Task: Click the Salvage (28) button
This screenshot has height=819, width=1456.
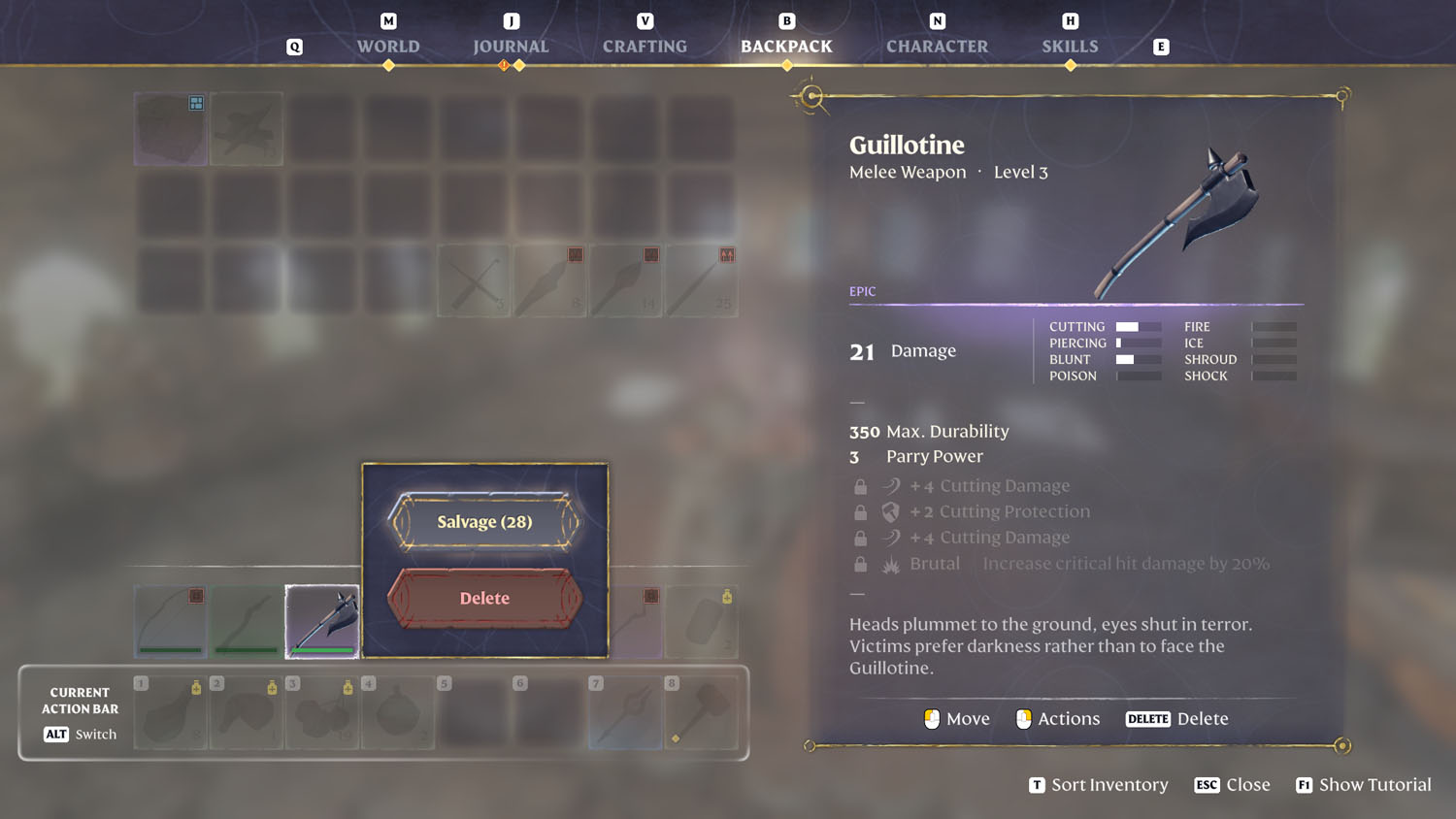Action: 484,521
